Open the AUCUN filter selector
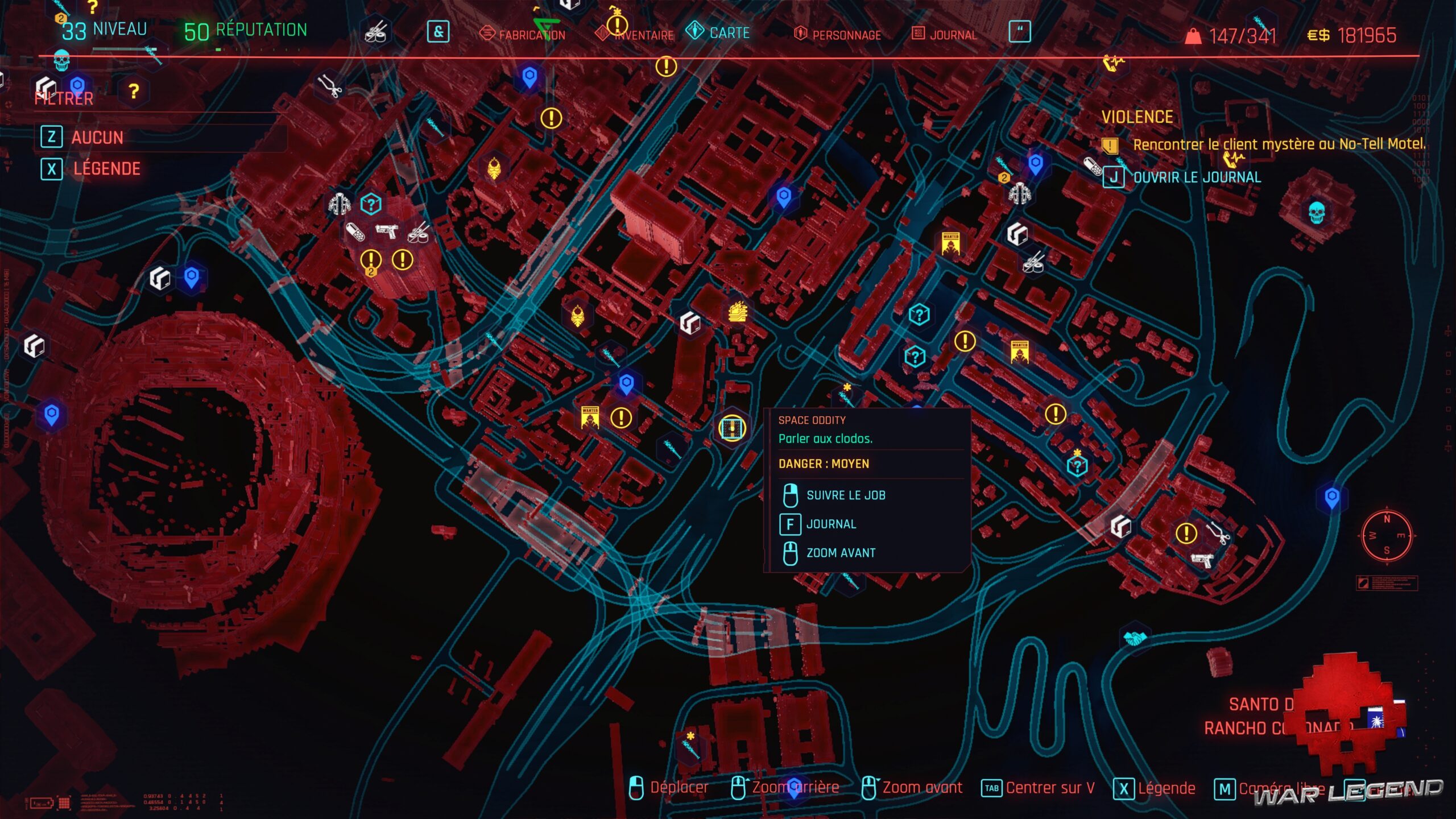Screen dimensions: 1456x819 (97, 138)
